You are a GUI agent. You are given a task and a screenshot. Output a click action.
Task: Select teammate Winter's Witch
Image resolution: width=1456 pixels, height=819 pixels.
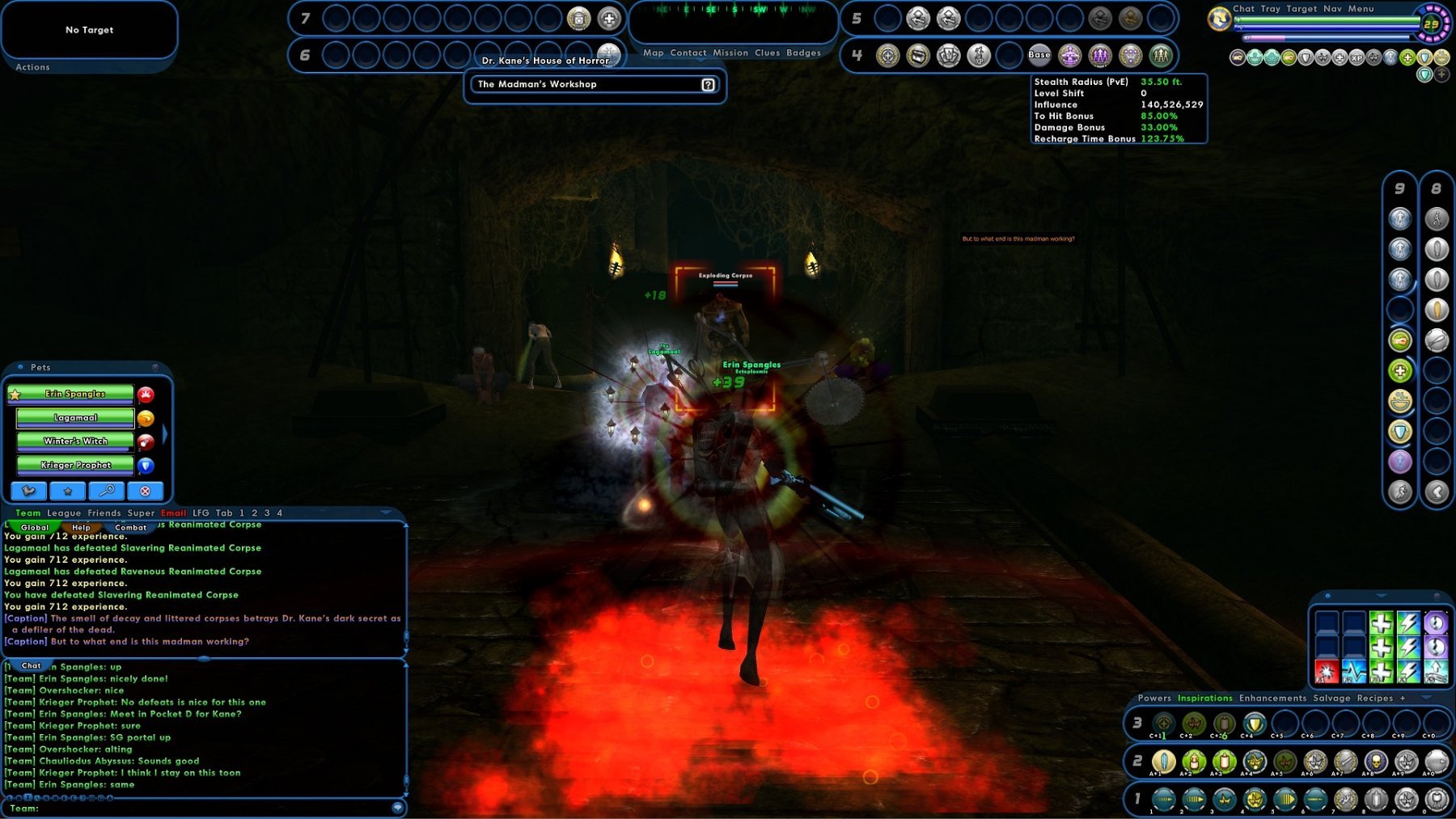tap(75, 441)
